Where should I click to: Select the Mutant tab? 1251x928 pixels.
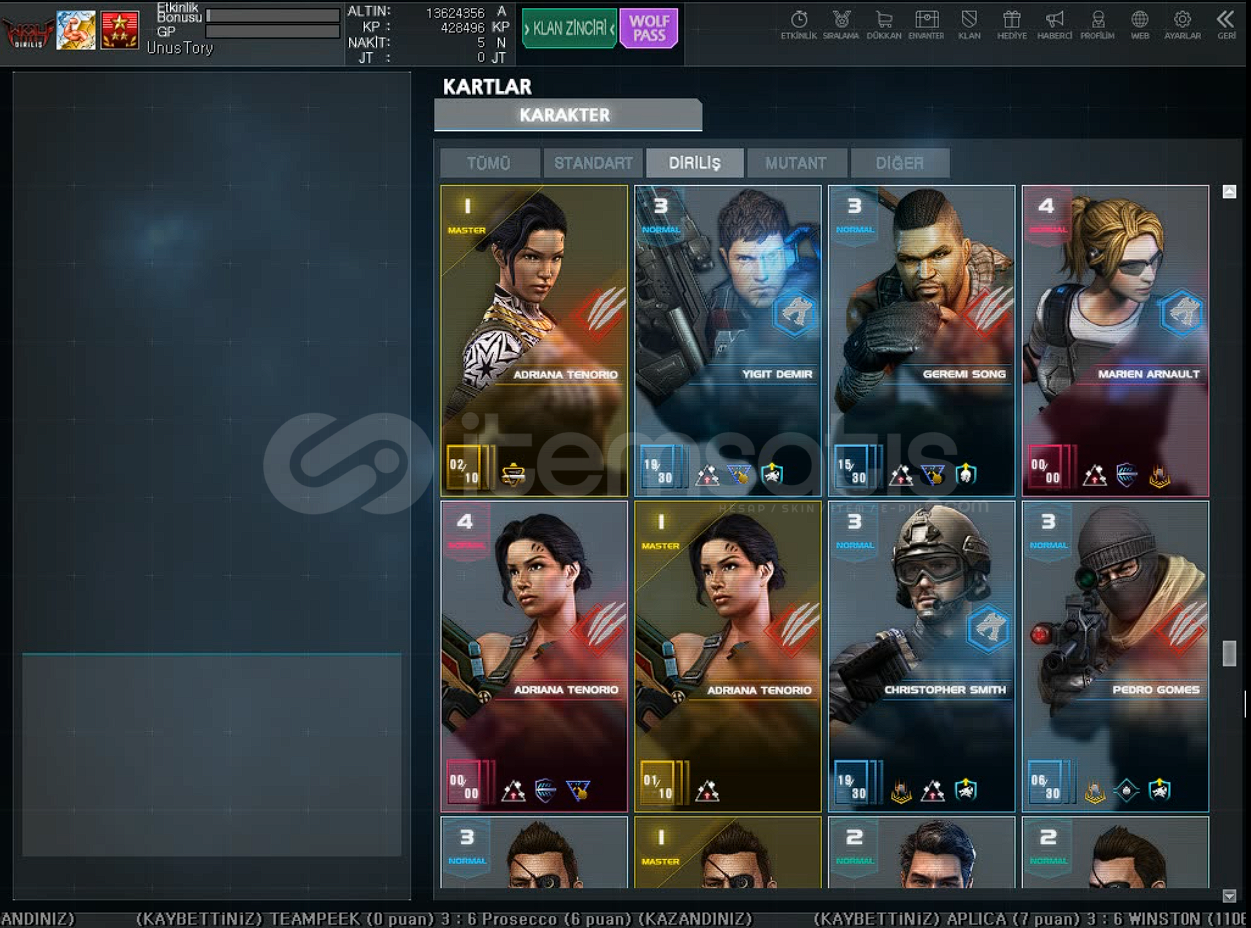coord(796,163)
